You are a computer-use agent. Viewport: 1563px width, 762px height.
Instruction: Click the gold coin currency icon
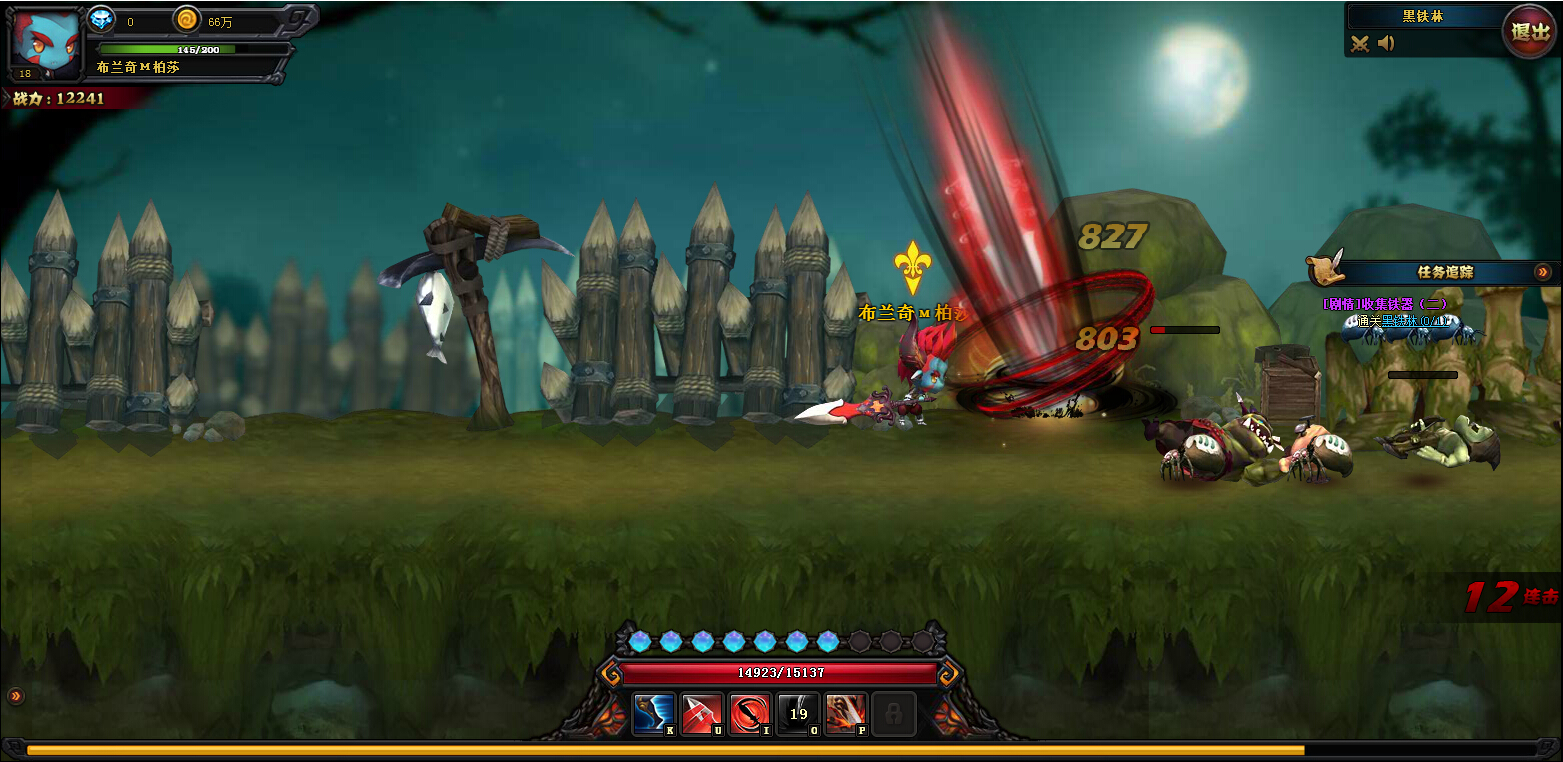pyautogui.click(x=187, y=18)
